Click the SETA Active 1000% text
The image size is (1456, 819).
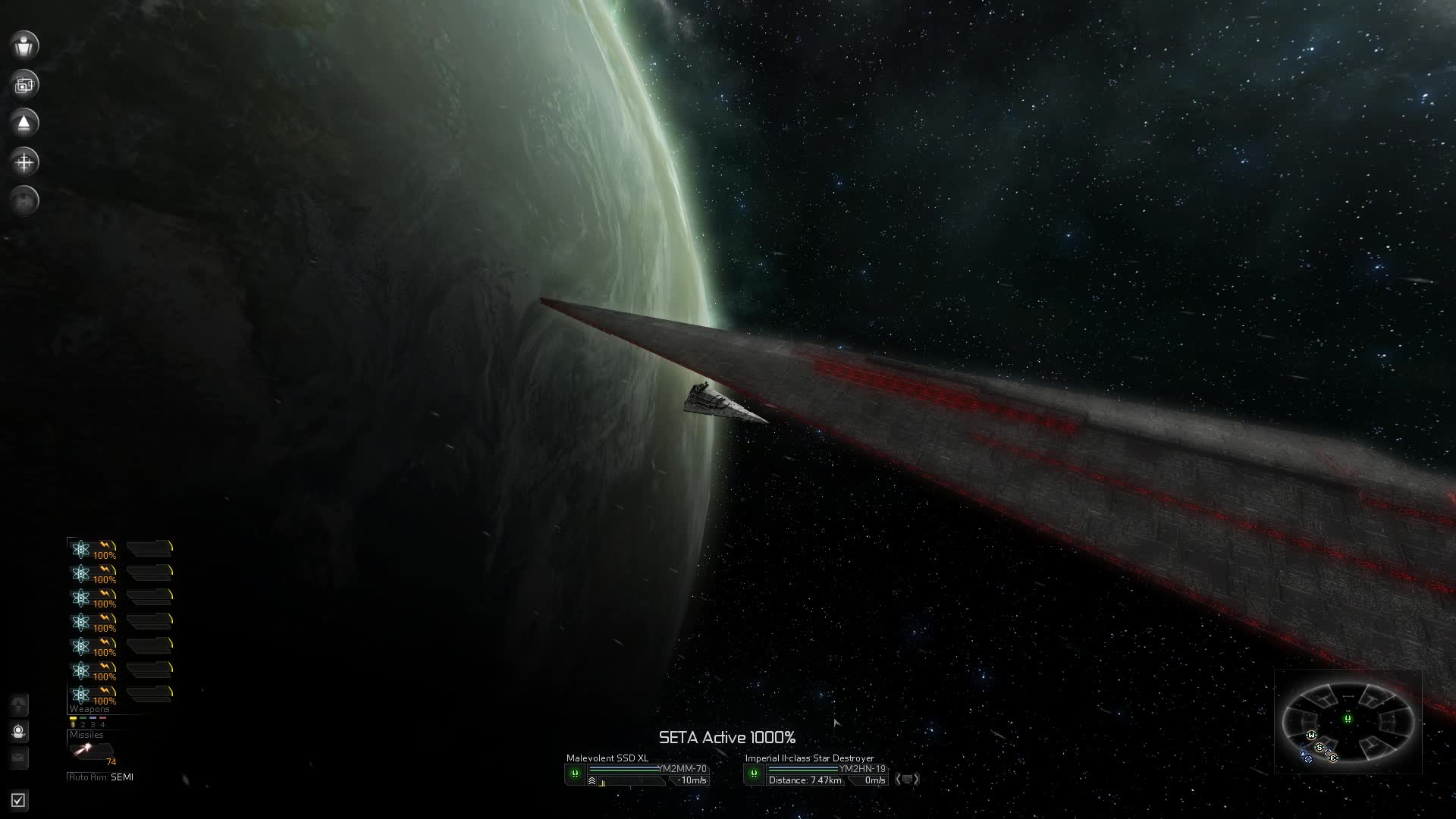(x=727, y=736)
